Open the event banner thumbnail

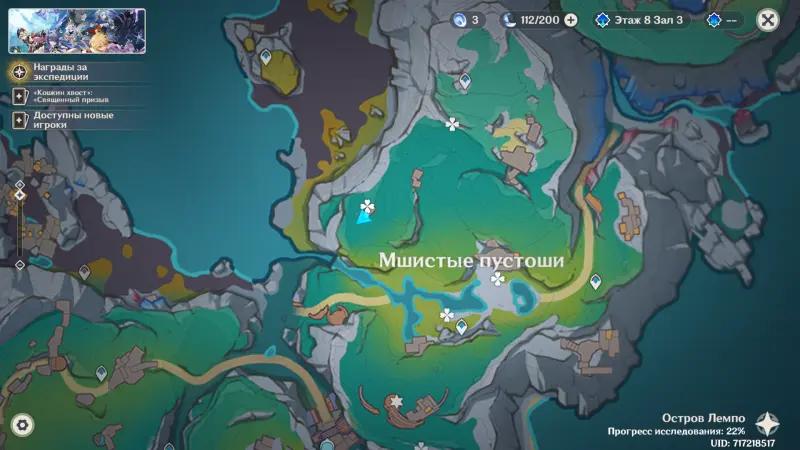pos(77,31)
